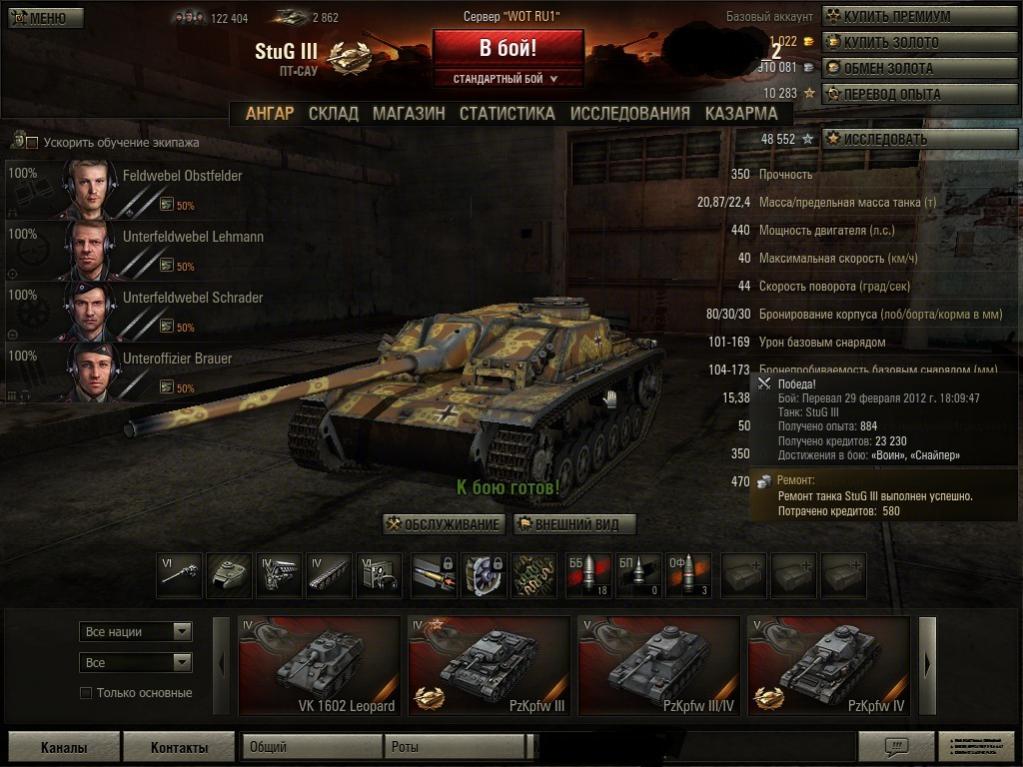This screenshot has width=1023, height=767.
Task: Open the Меню button
Action: pyautogui.click(x=46, y=17)
